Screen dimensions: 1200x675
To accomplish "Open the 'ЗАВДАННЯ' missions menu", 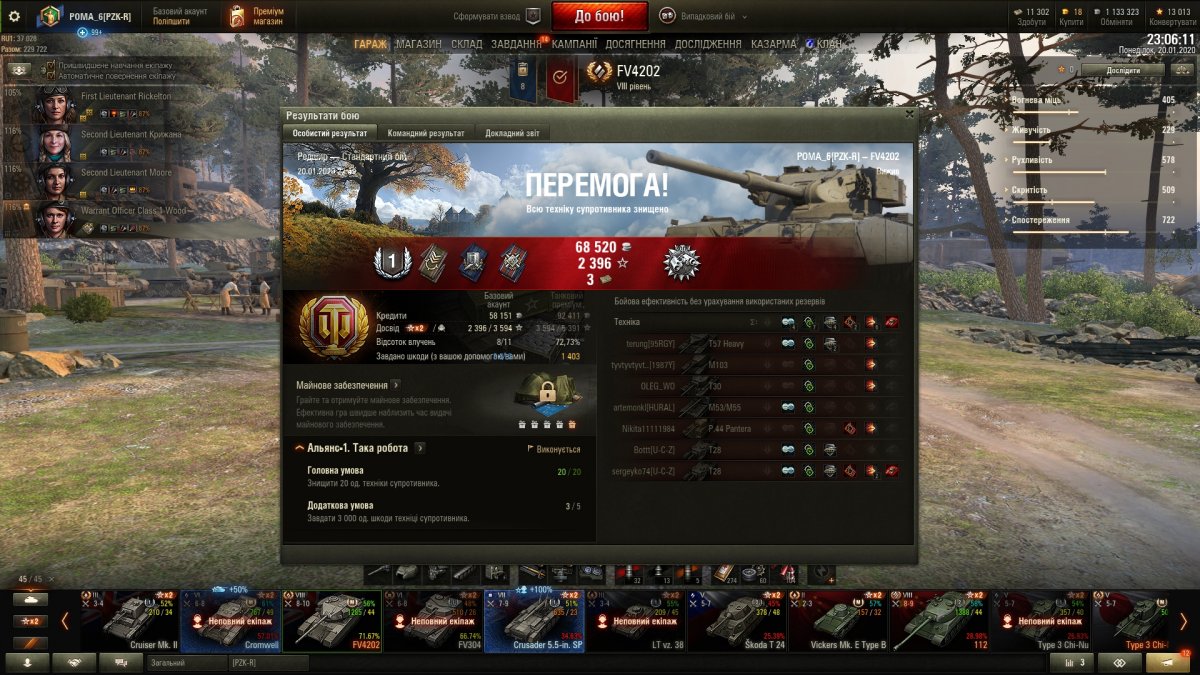I will pyautogui.click(x=517, y=44).
